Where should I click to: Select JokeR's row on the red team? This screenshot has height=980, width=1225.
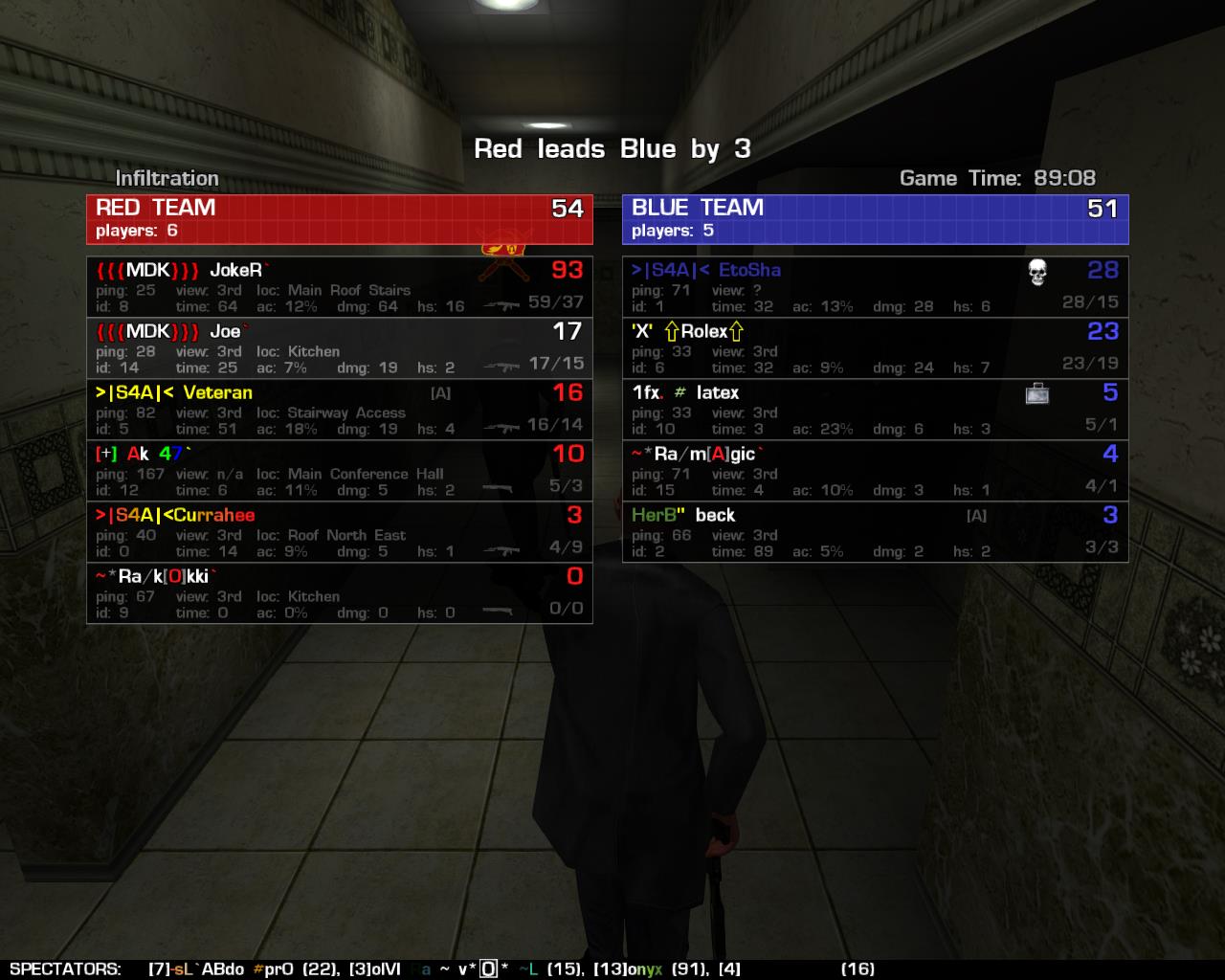tap(339, 287)
